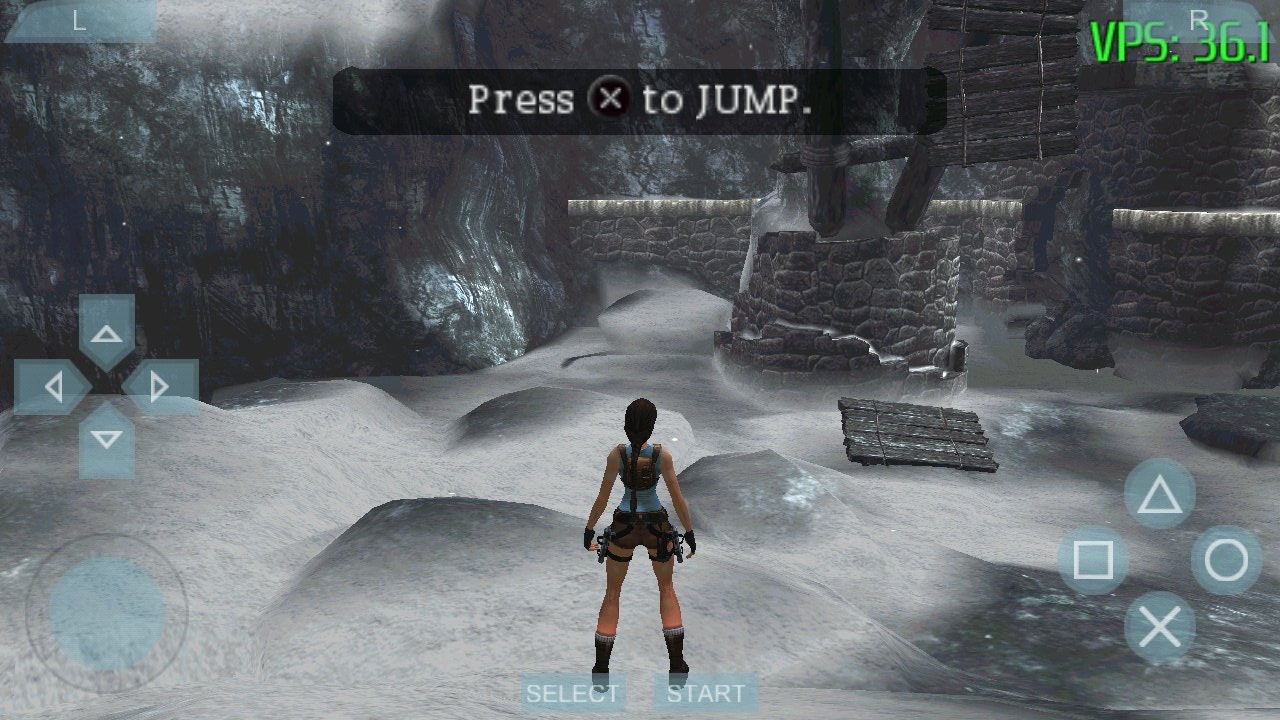Viewport: 1280px width, 720px height.
Task: Click the START button
Action: [706, 694]
